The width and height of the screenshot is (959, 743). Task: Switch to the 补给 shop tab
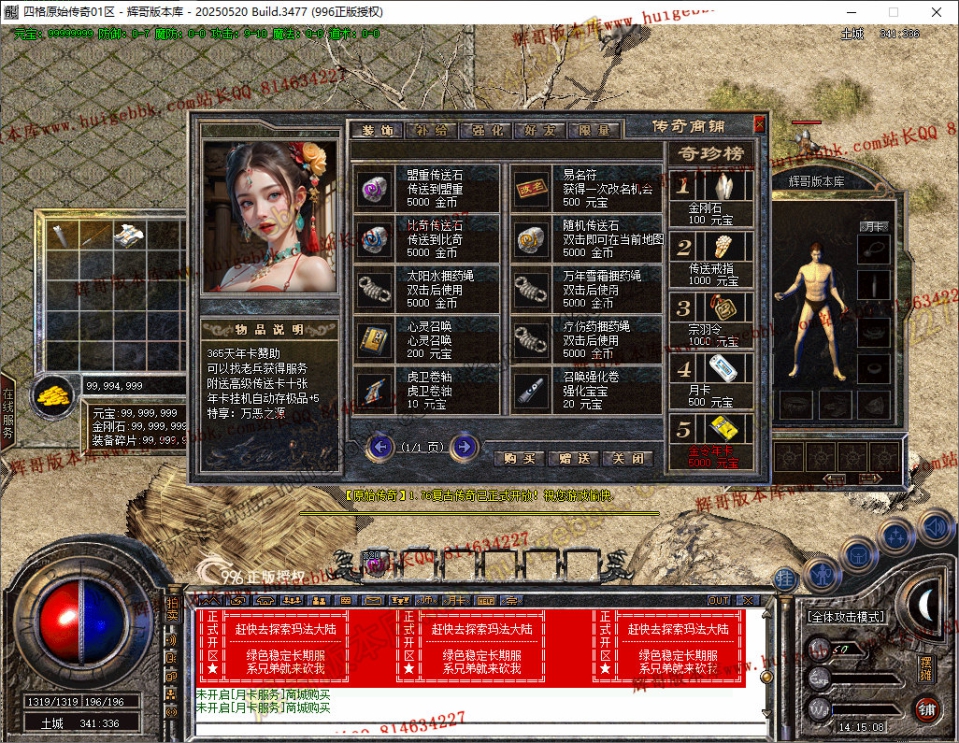(432, 130)
